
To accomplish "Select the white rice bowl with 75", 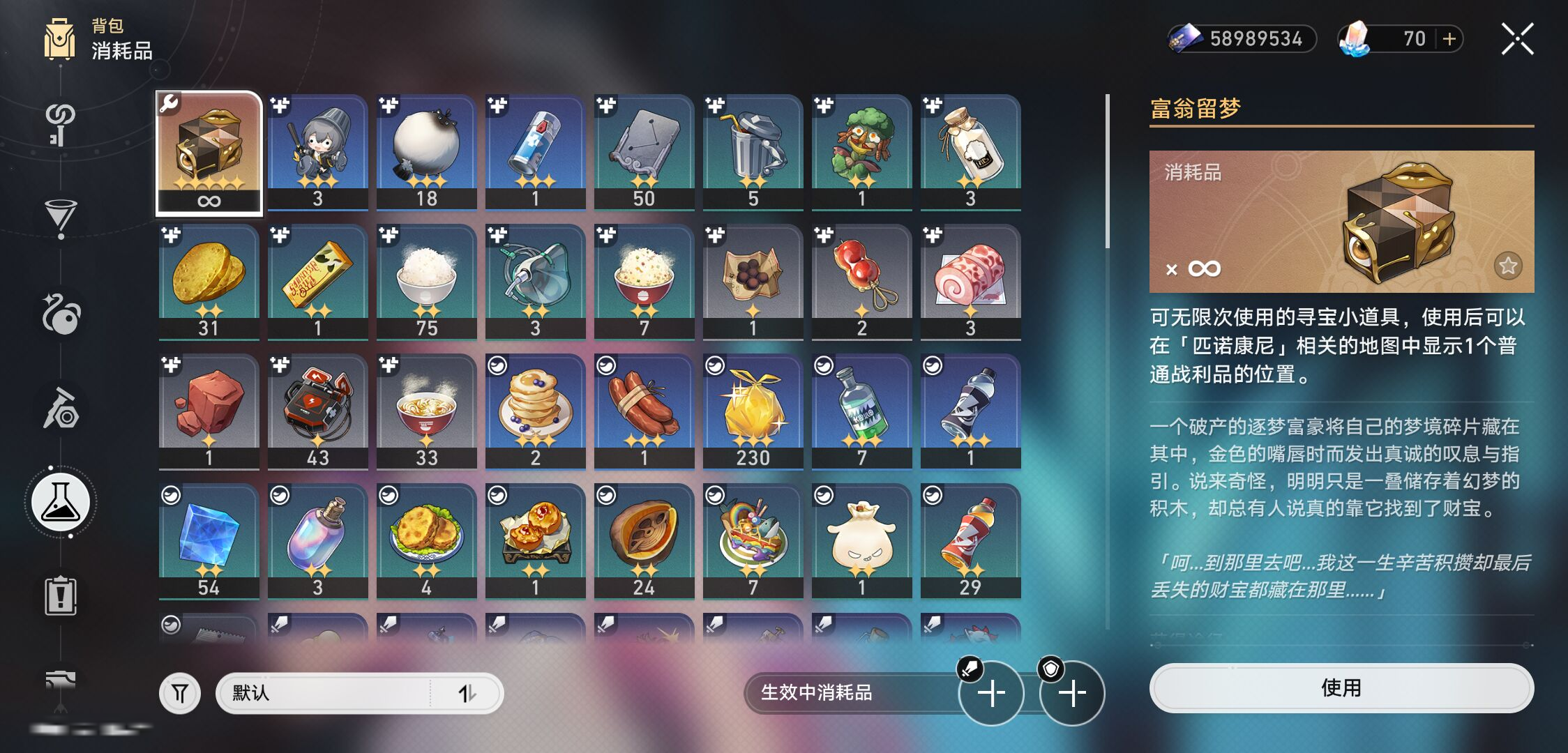I will (x=426, y=282).
